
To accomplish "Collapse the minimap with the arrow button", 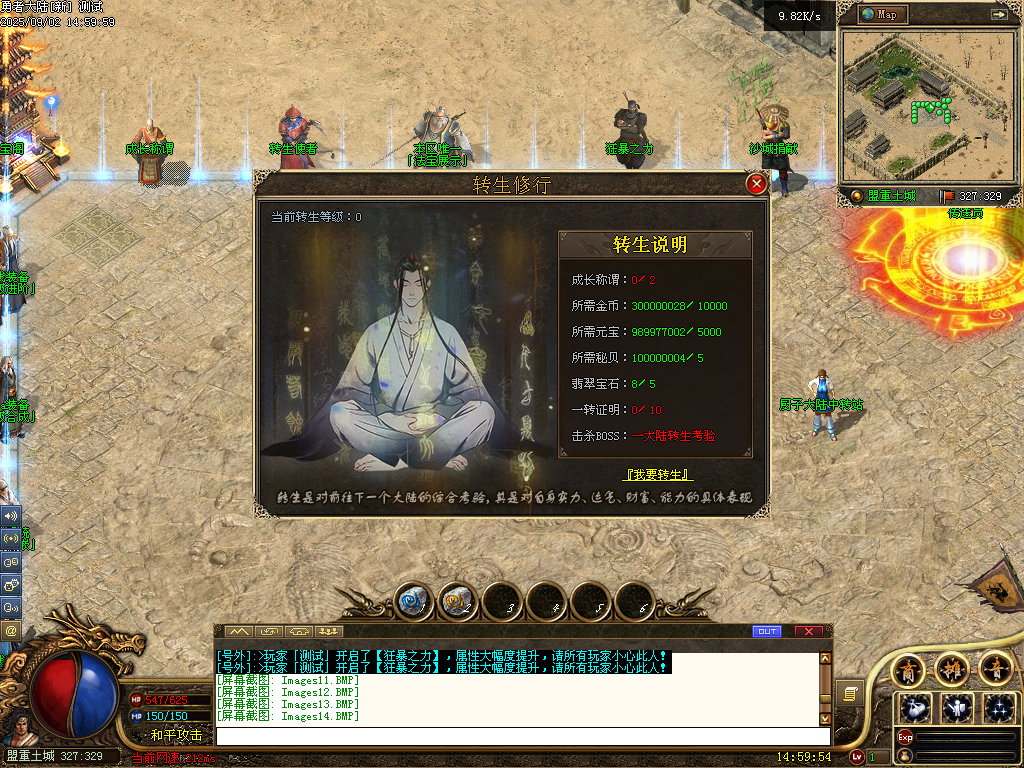I will point(998,14).
